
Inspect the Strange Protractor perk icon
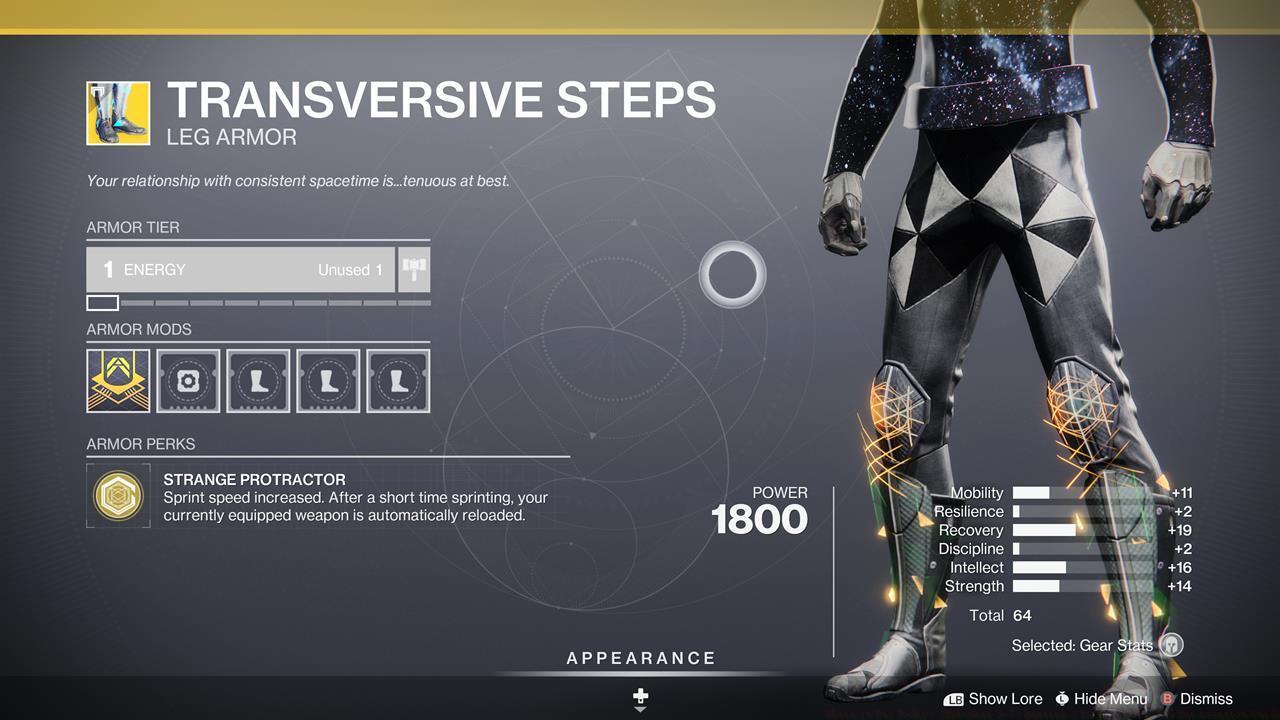pyautogui.click(x=118, y=495)
